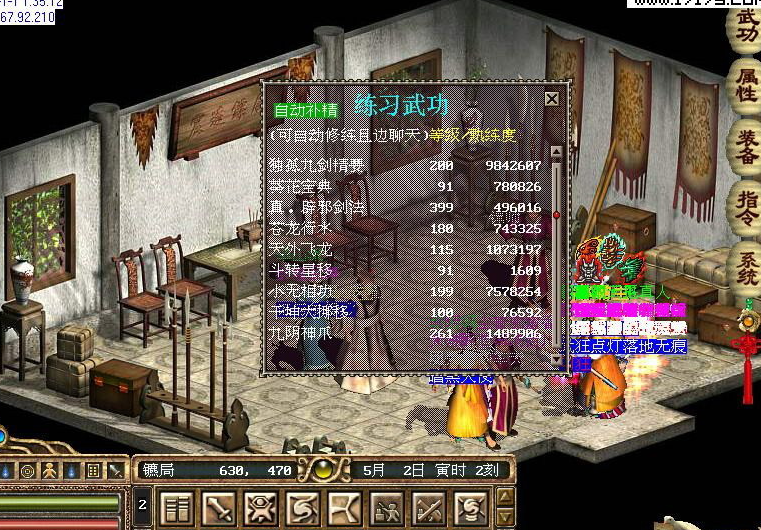
Task: Activate the eye icon on the hotbar
Action: (x=261, y=509)
